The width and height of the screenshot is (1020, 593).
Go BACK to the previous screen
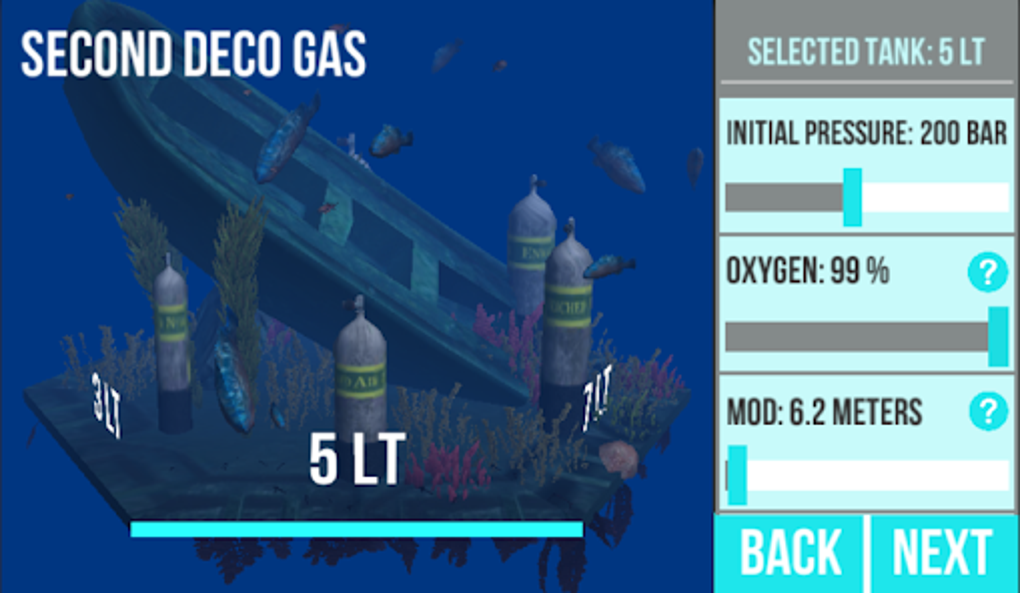pyautogui.click(x=790, y=553)
